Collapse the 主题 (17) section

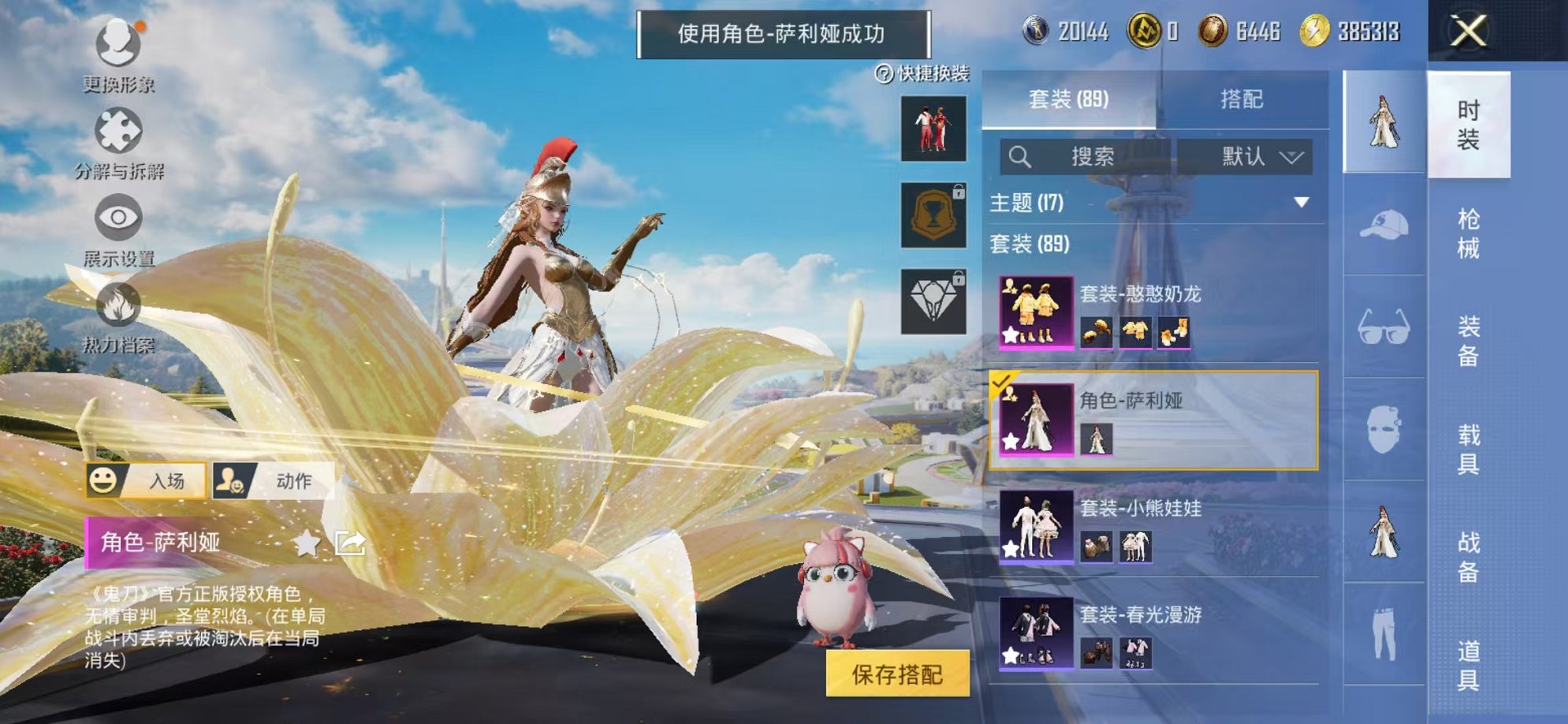point(1302,202)
